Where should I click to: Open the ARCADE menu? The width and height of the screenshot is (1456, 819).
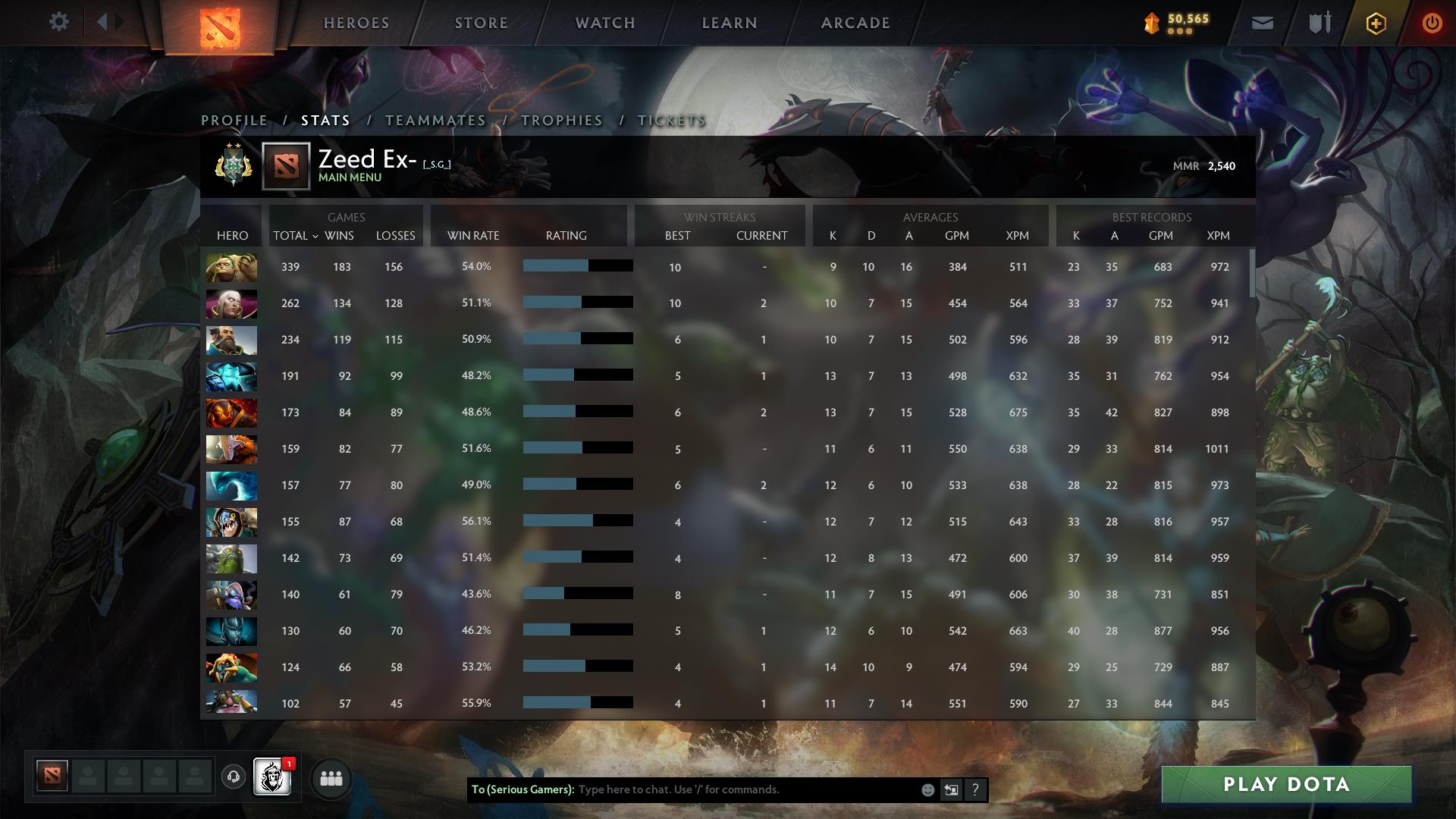tap(855, 23)
